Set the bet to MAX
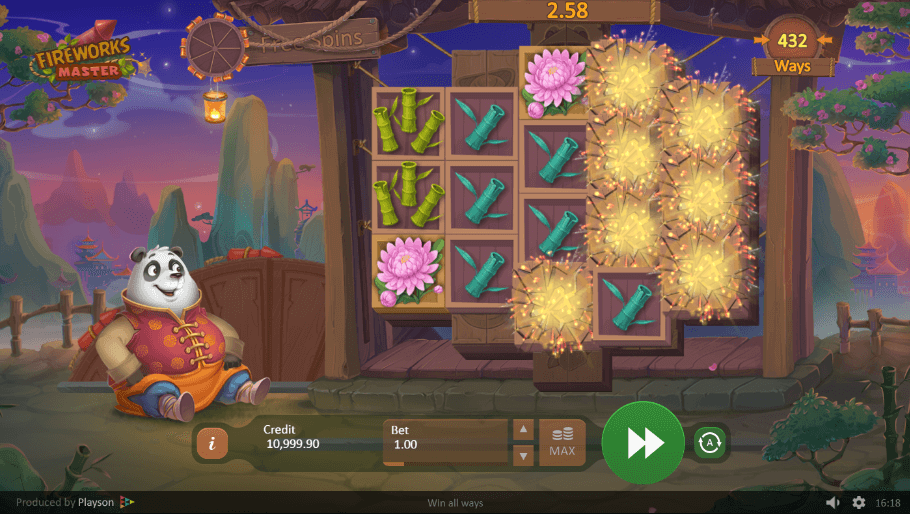The width and height of the screenshot is (910, 514). click(562, 442)
